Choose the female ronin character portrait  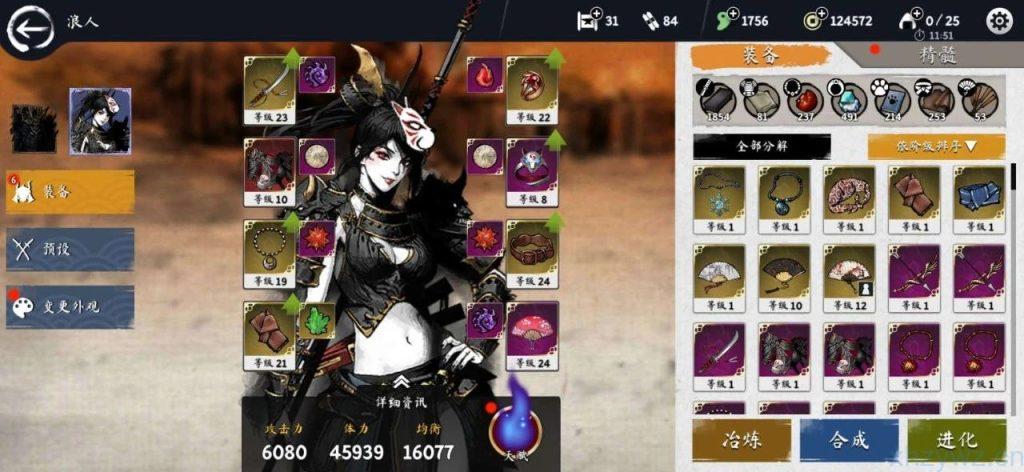coord(100,120)
